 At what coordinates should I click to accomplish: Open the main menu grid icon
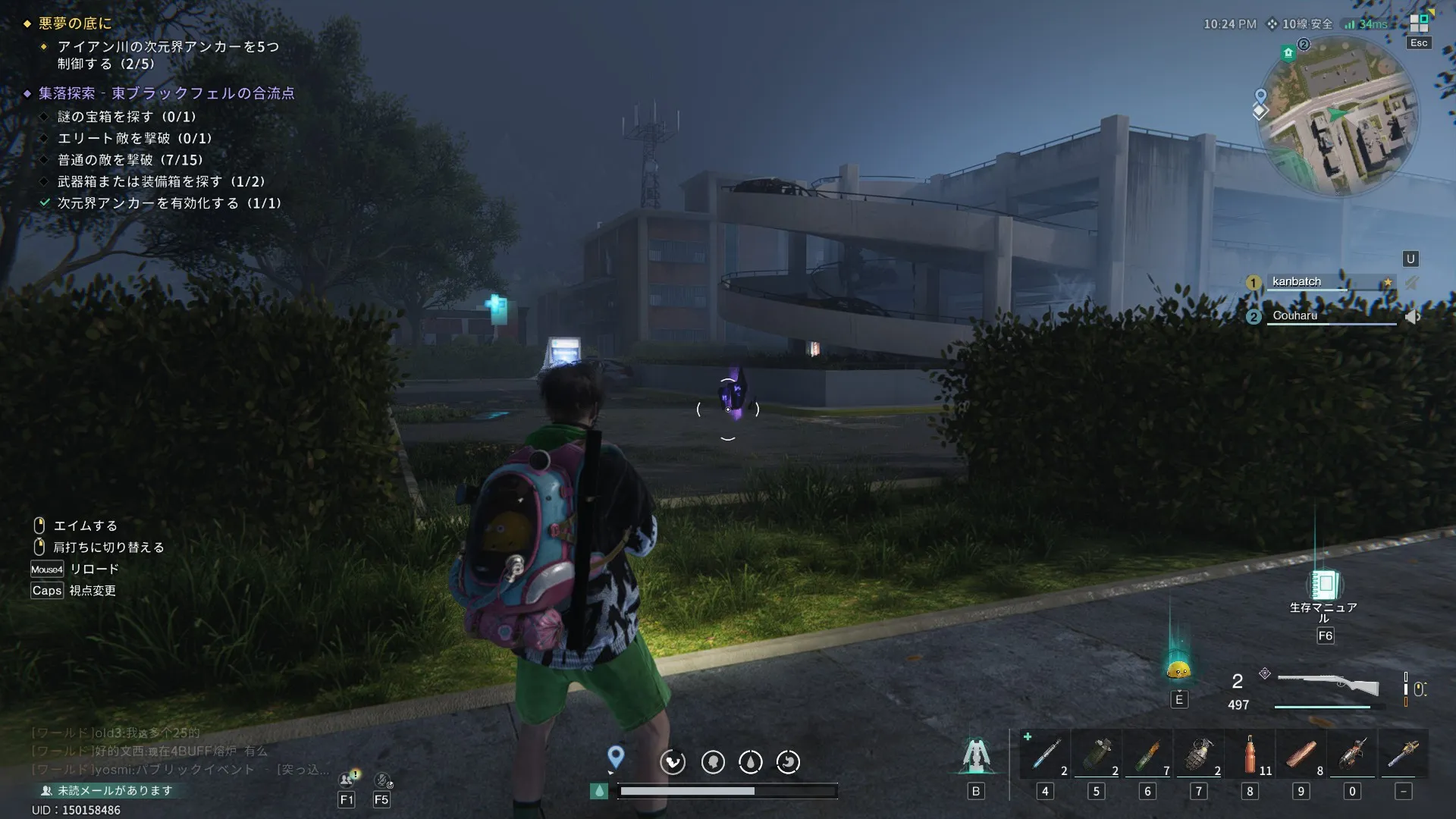(1419, 23)
